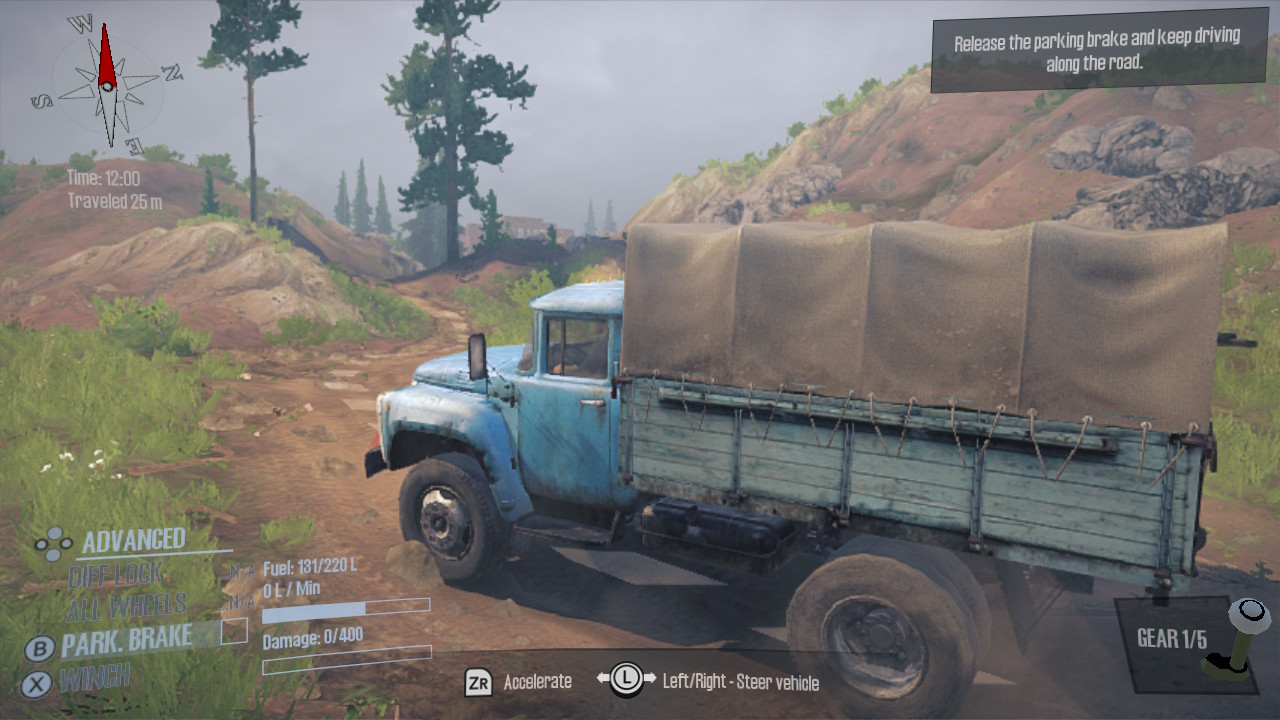This screenshot has width=1280, height=720.
Task: Click the Damage: 0/400 indicator bar
Action: click(348, 661)
